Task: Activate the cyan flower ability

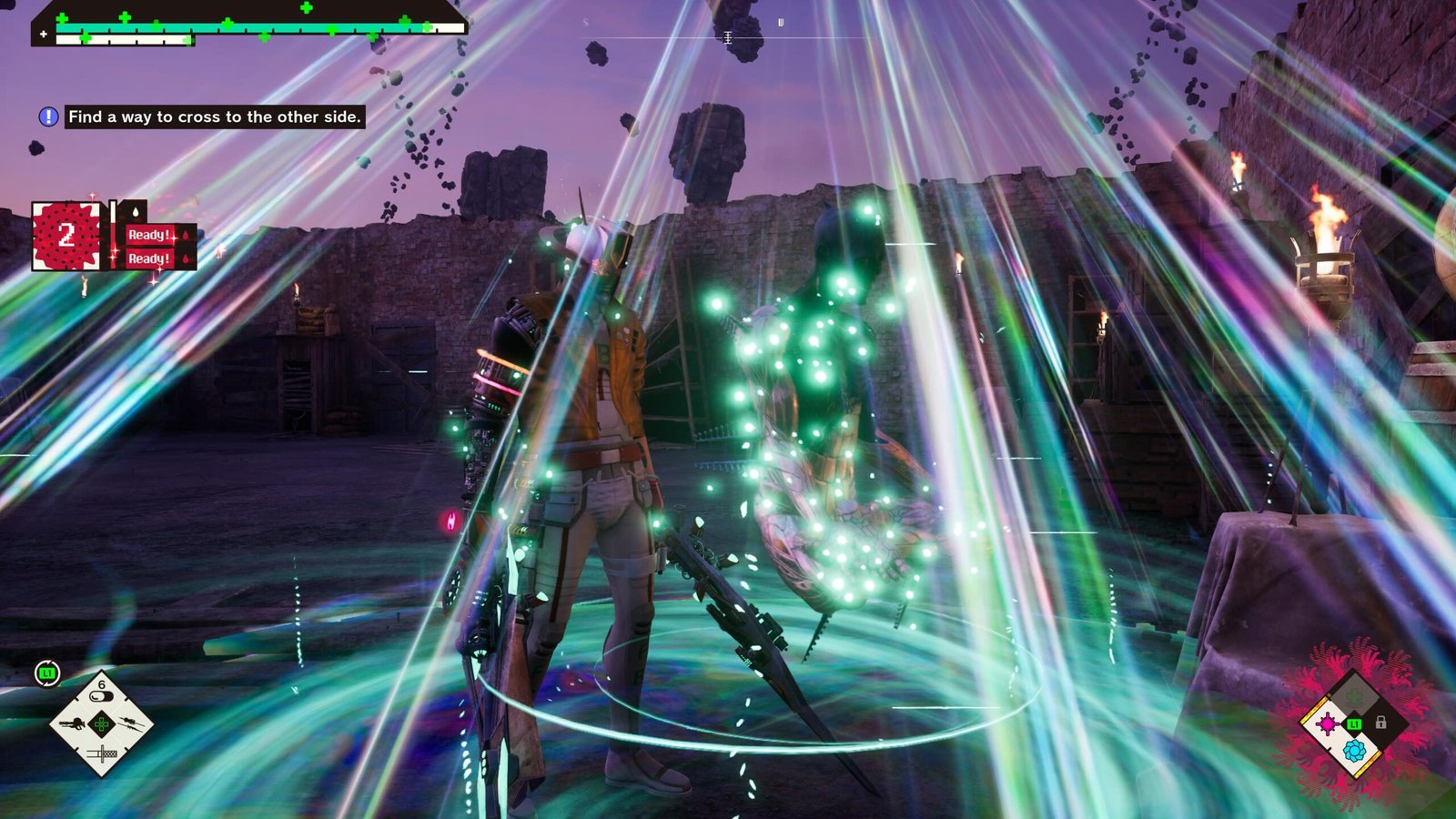Action: (1354, 751)
